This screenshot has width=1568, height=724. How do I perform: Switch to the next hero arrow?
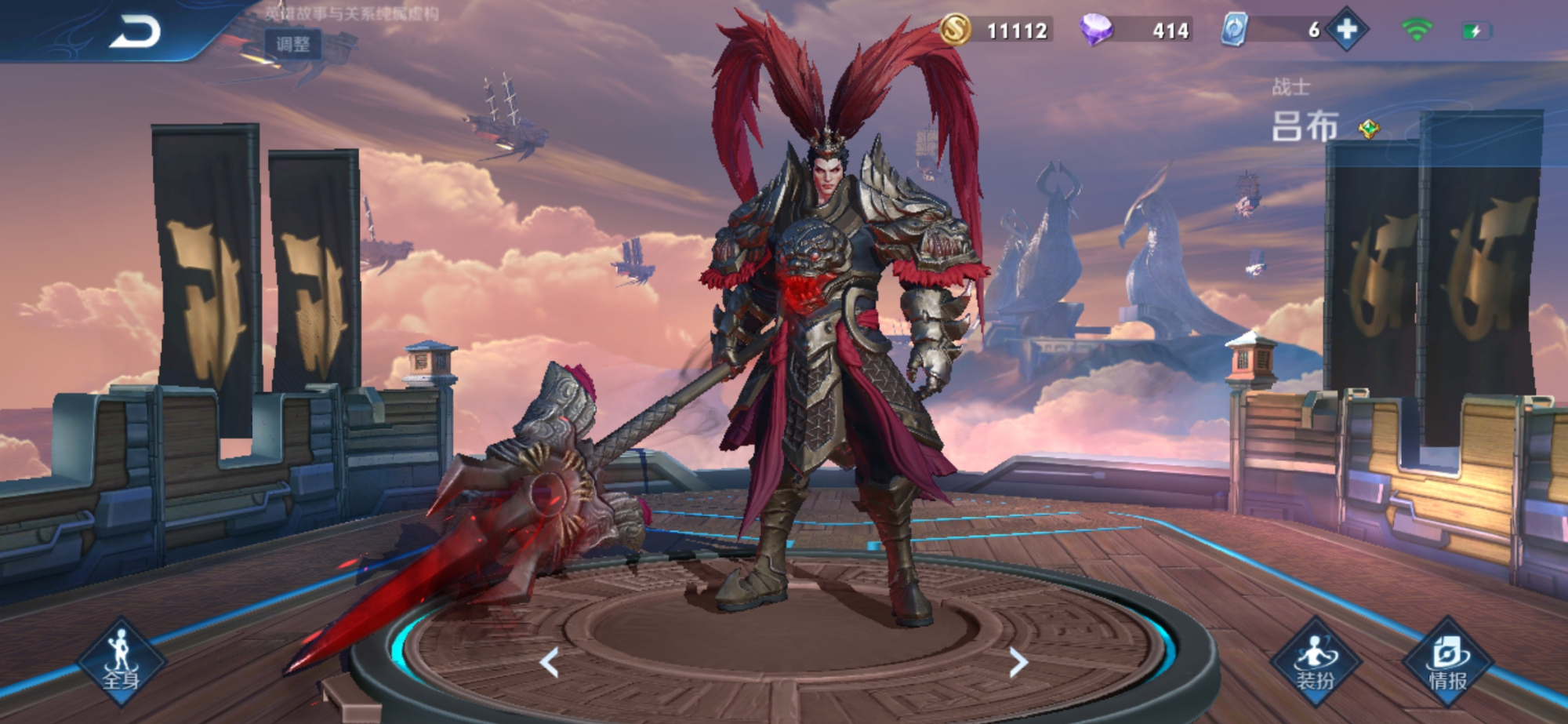pos(1018,663)
